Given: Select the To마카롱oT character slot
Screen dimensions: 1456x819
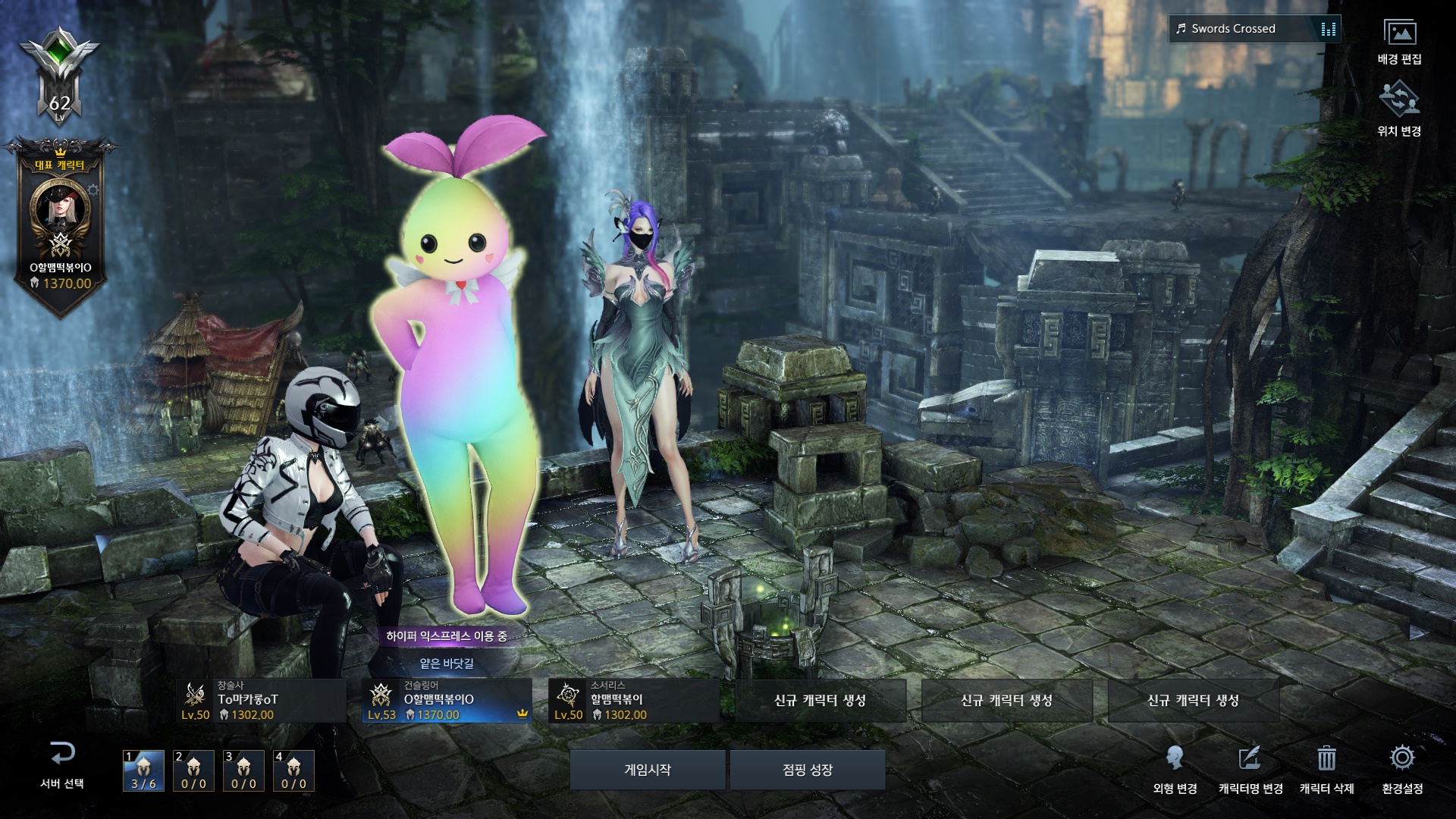Looking at the screenshot, I should coord(261,701).
